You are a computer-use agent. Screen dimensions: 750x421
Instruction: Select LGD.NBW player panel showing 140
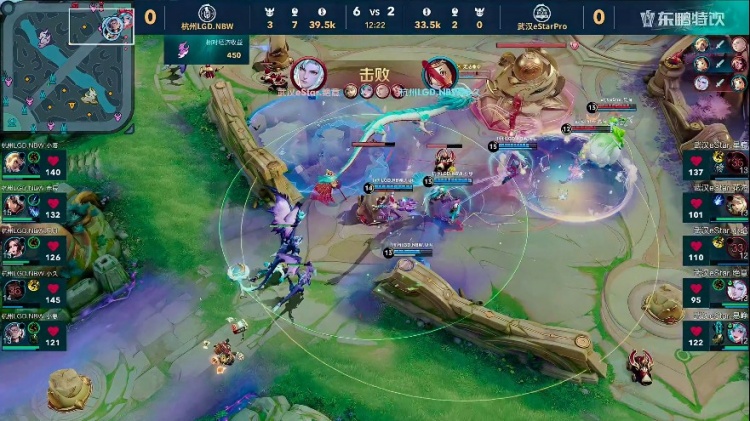tap(32, 164)
